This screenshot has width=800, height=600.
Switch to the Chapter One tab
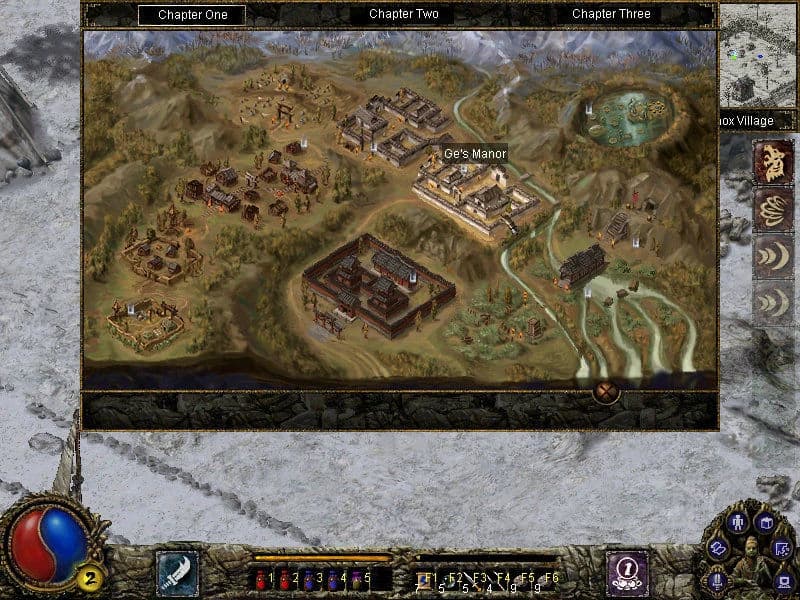194,14
